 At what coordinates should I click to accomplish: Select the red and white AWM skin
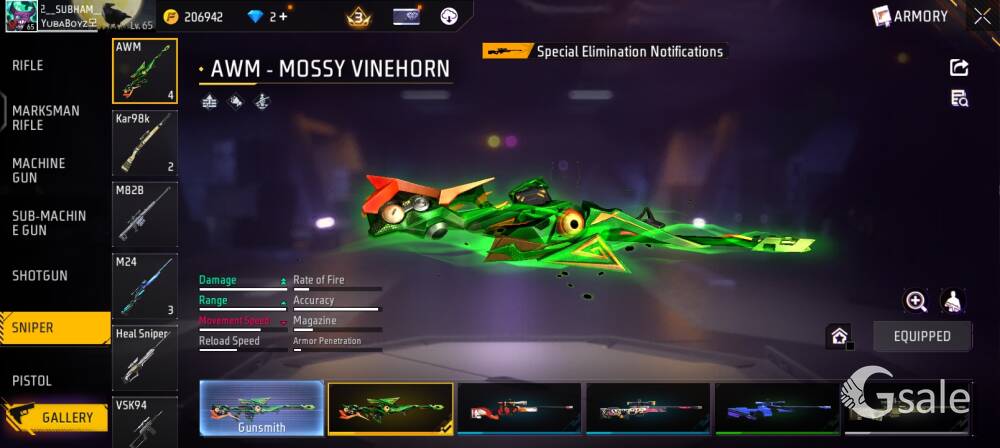[x=518, y=409]
